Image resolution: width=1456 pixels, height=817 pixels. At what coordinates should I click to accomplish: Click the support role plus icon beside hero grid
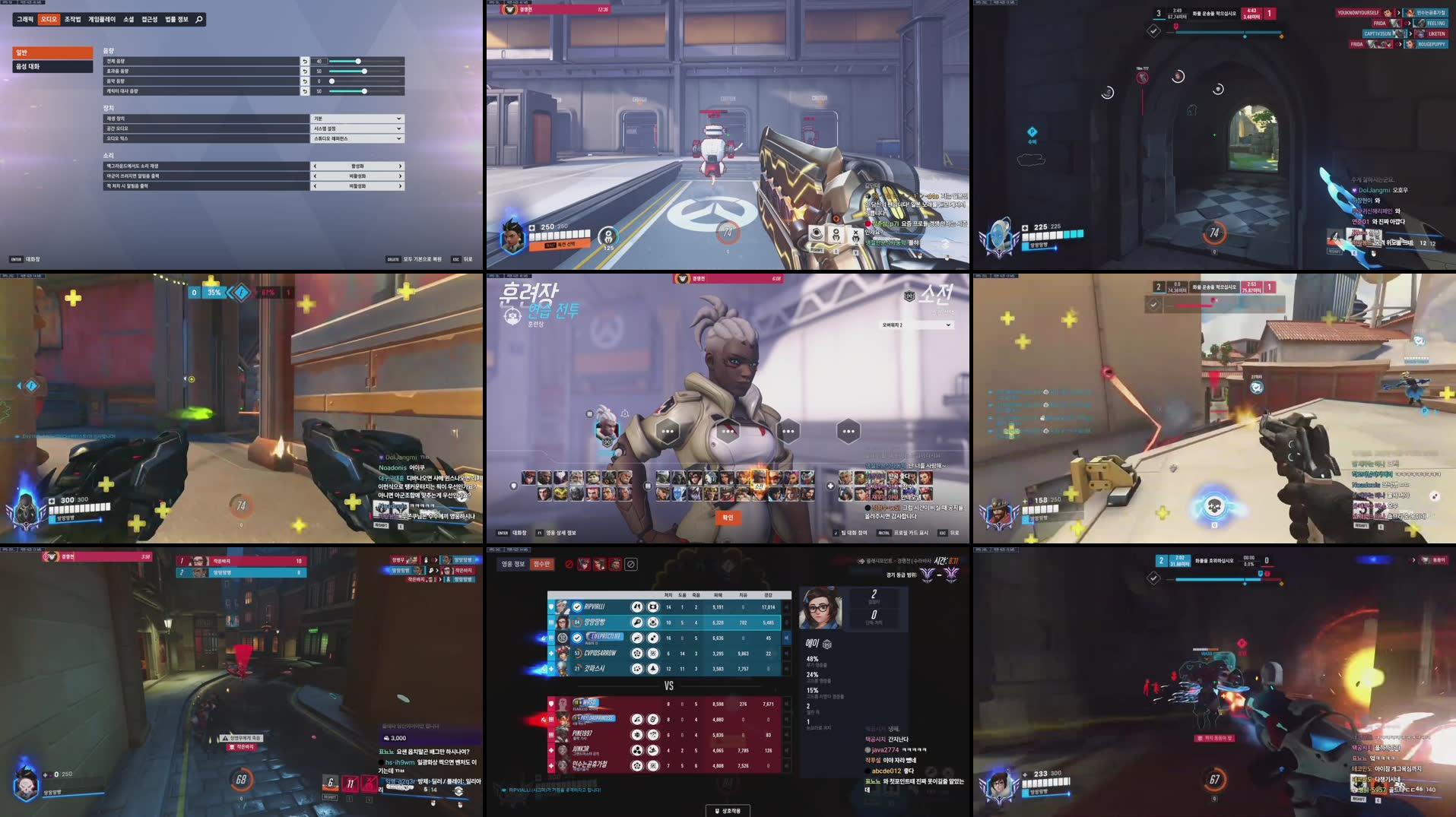tap(830, 484)
